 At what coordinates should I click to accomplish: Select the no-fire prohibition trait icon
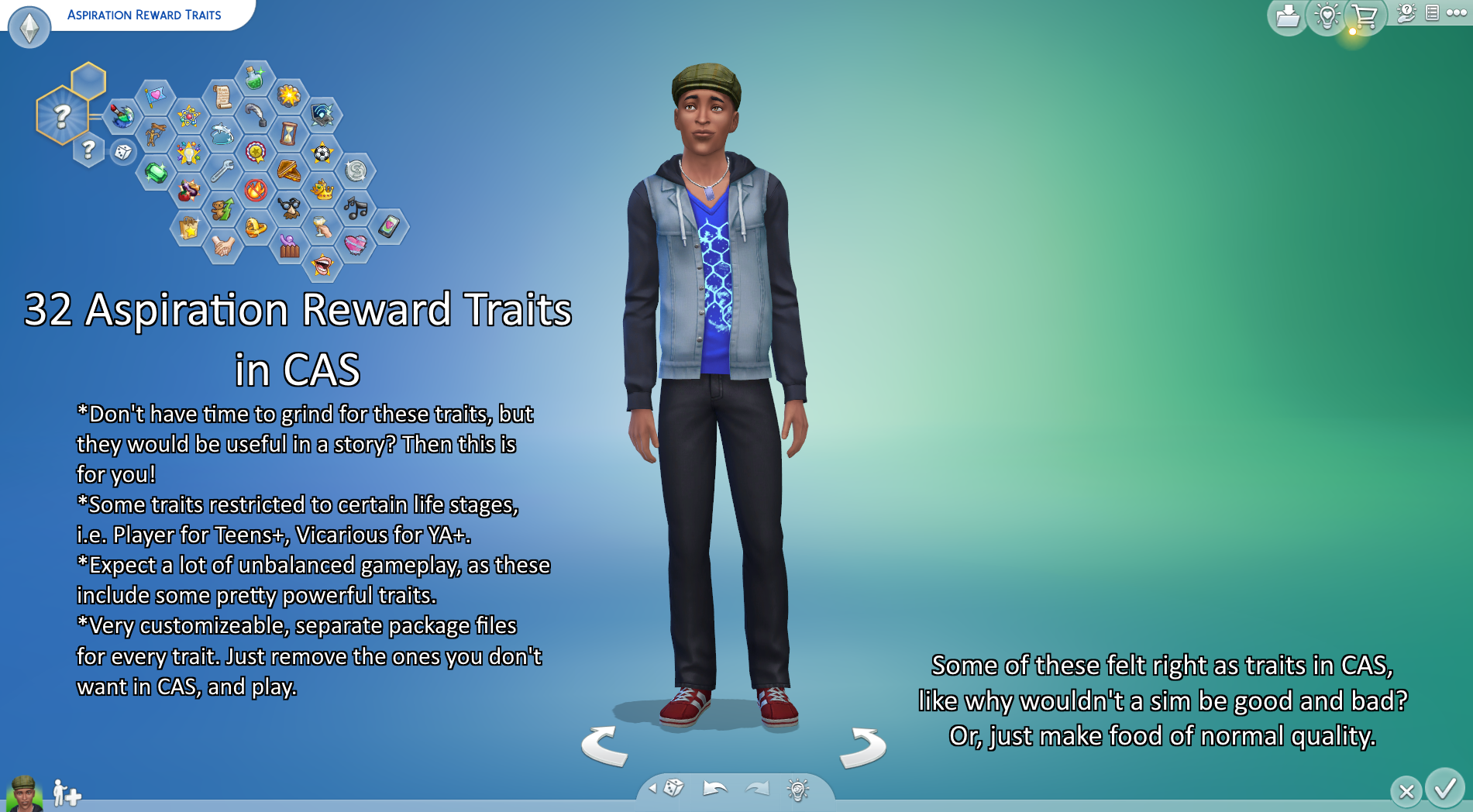tap(256, 190)
